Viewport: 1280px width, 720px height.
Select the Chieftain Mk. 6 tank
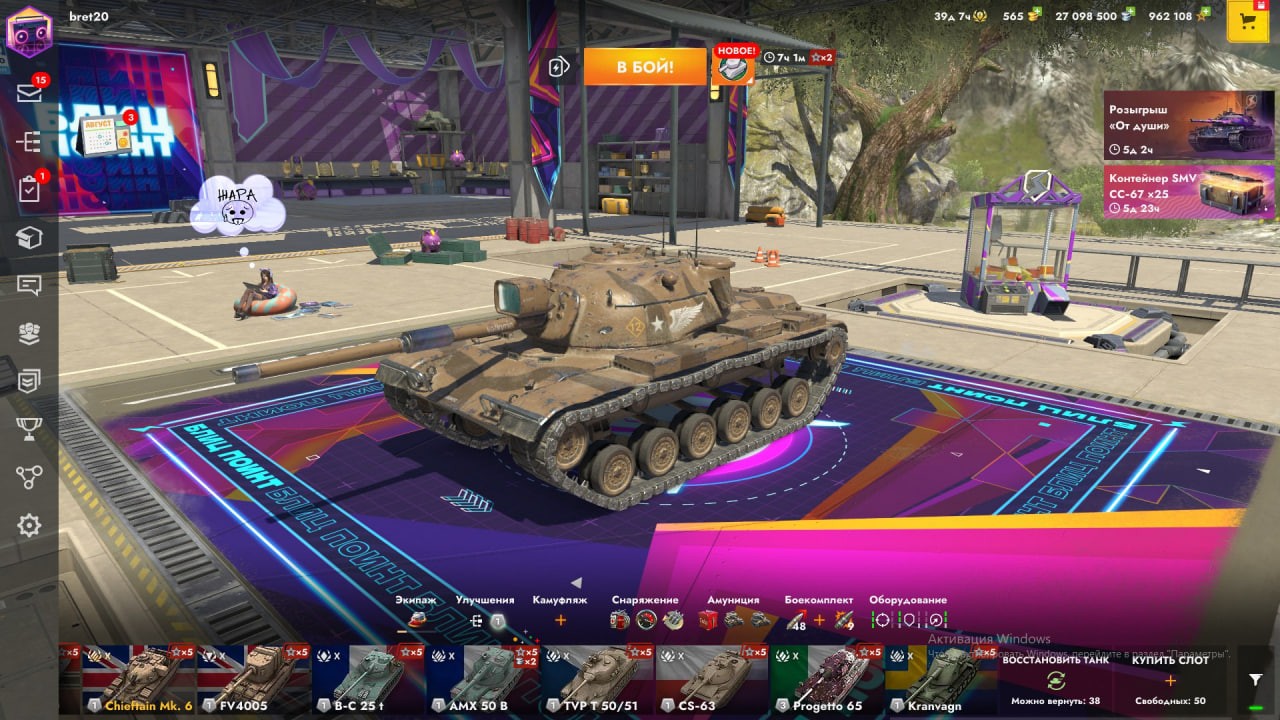(x=140, y=680)
